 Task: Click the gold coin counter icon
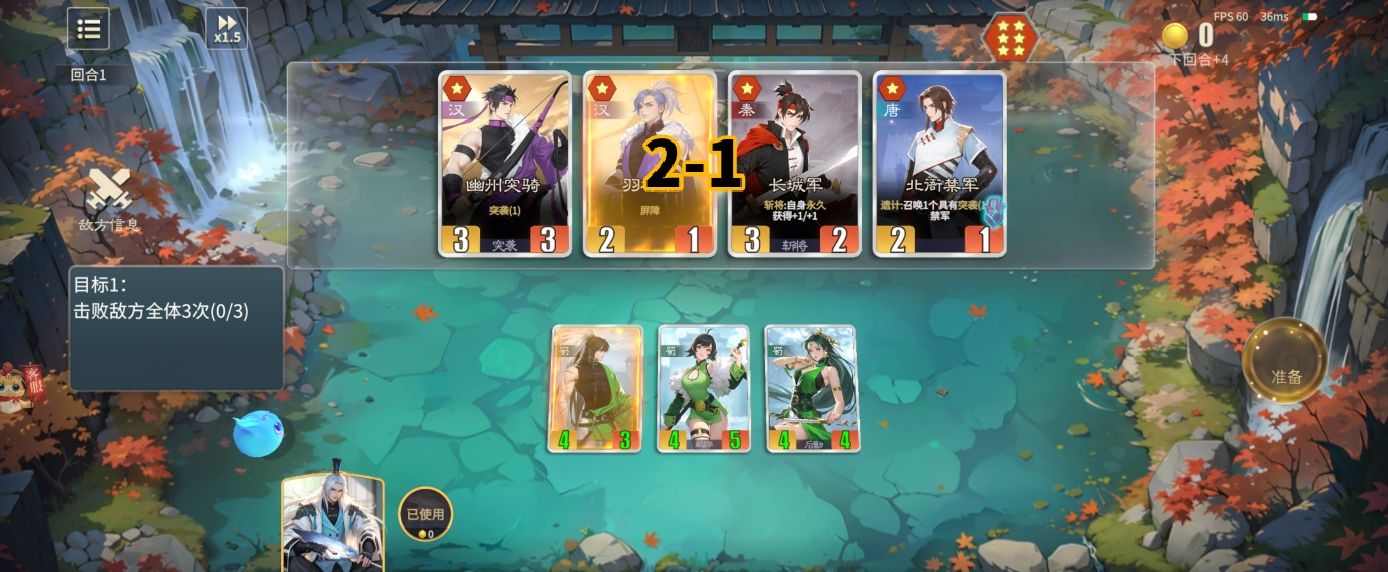click(1175, 36)
